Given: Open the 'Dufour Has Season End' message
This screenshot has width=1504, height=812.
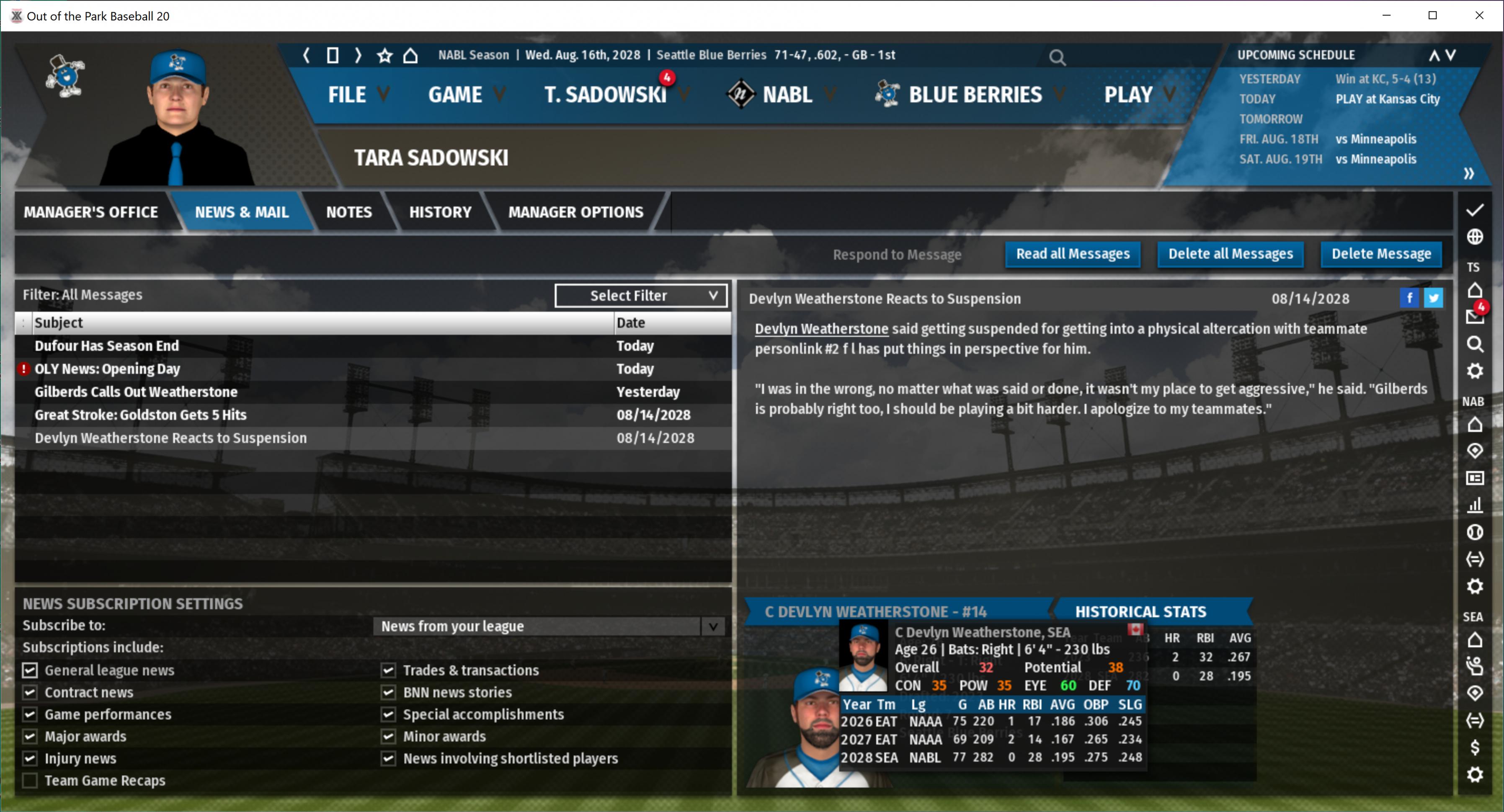Looking at the screenshot, I should 107,345.
